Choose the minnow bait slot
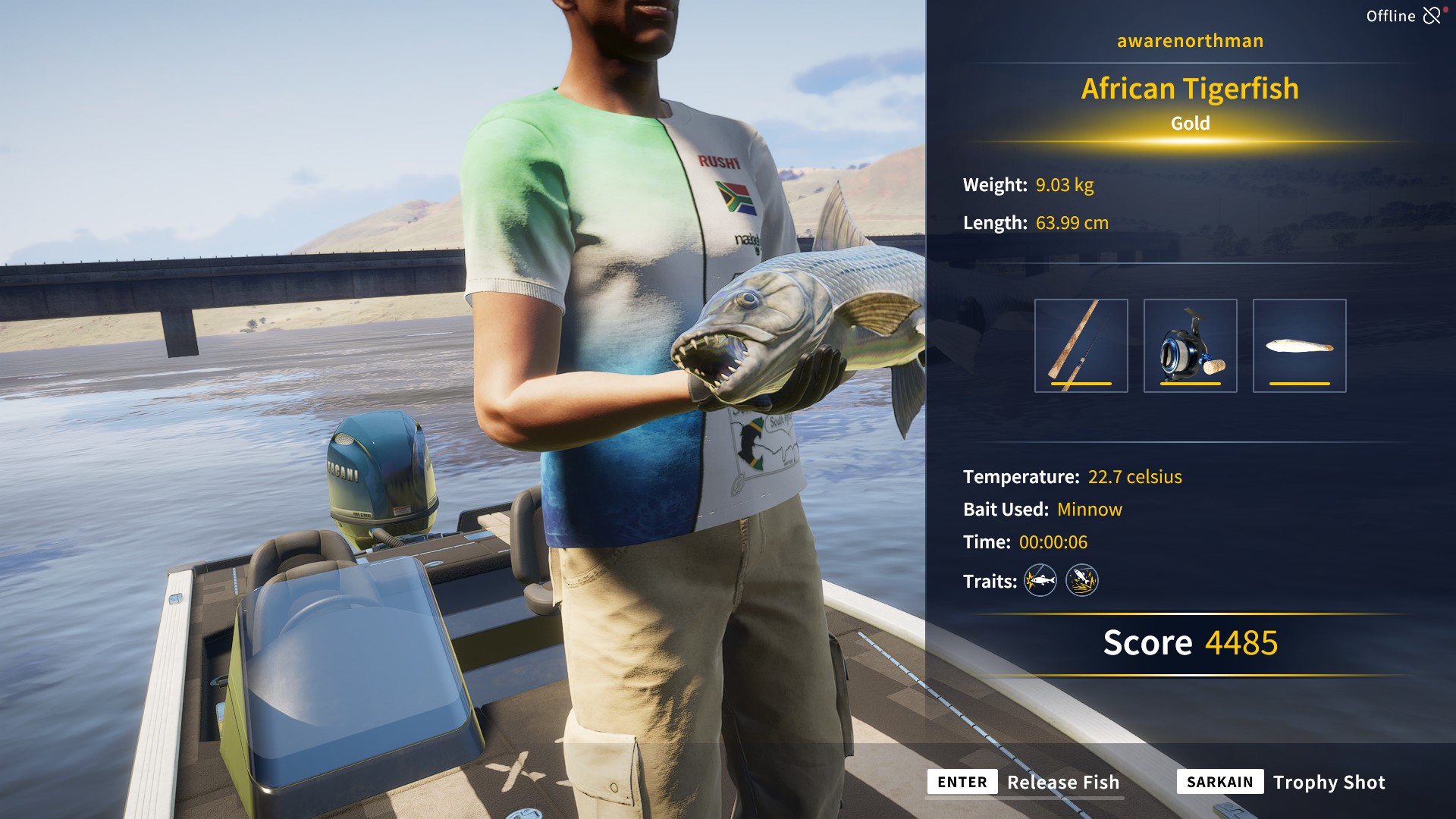Viewport: 1456px width, 819px height. (1299, 346)
